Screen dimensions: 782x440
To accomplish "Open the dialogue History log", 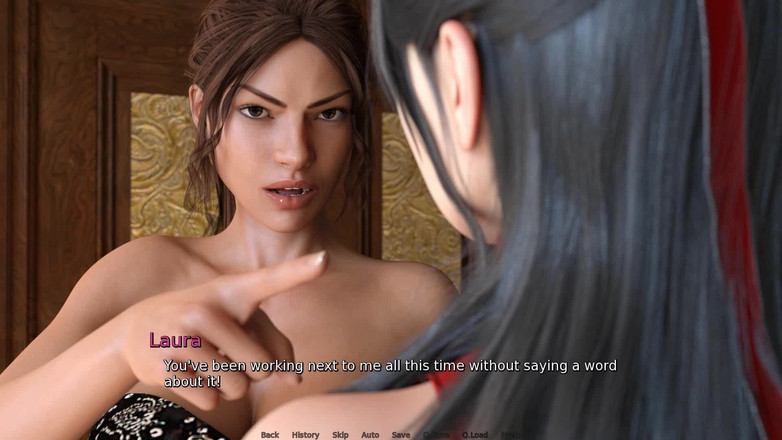I will pos(305,435).
